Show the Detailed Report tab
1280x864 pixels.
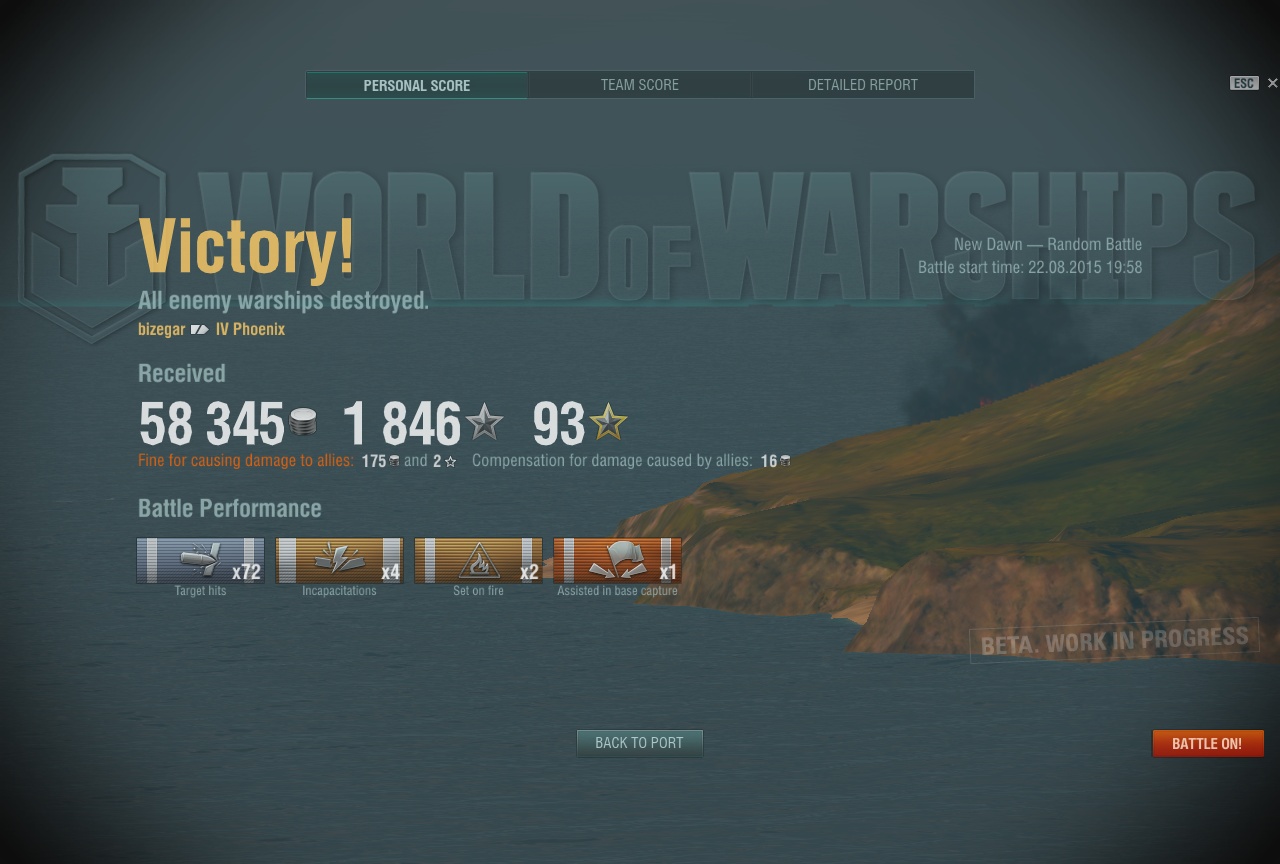click(x=862, y=85)
